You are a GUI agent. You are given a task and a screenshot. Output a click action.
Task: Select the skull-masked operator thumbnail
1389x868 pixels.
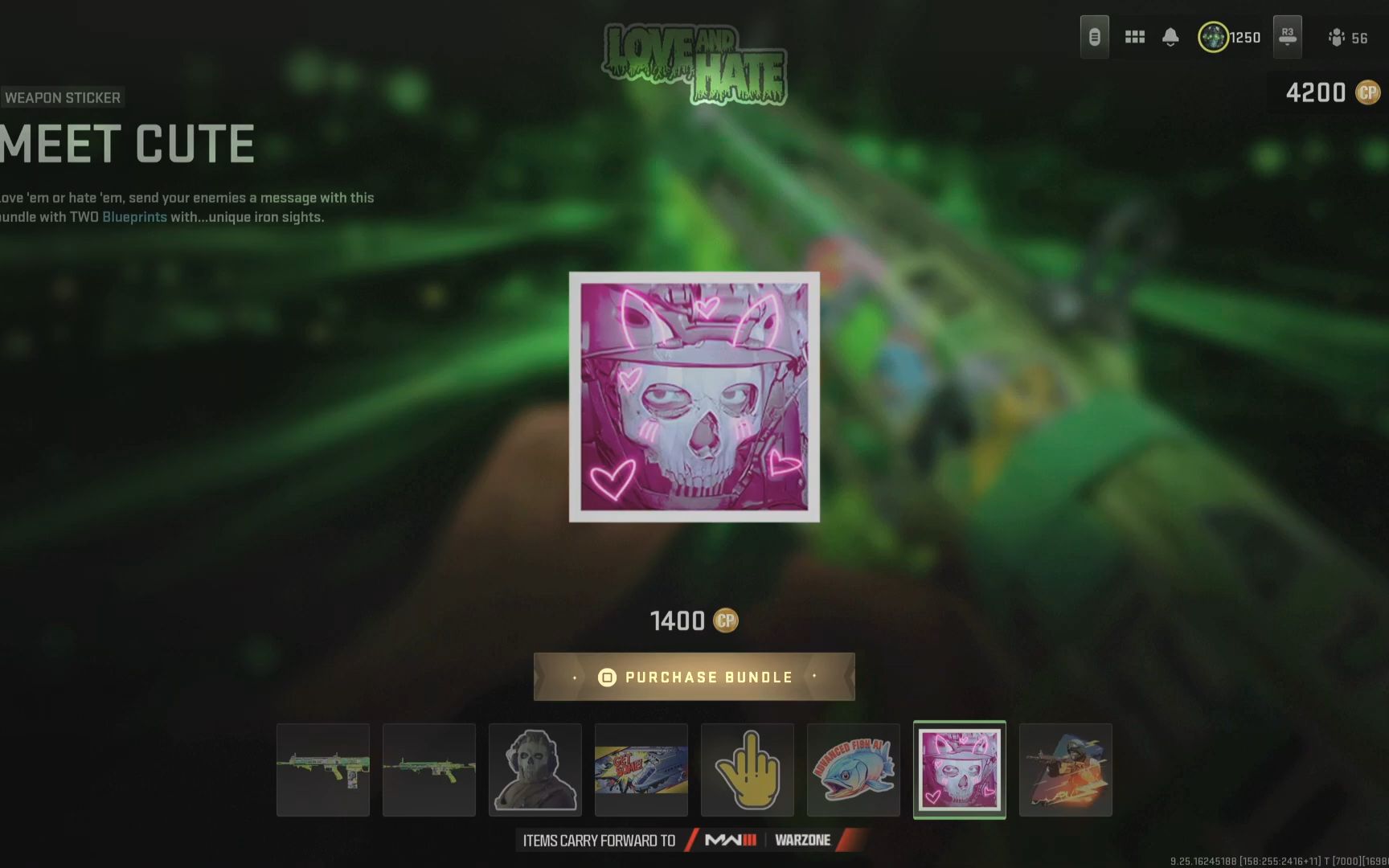[x=535, y=770]
